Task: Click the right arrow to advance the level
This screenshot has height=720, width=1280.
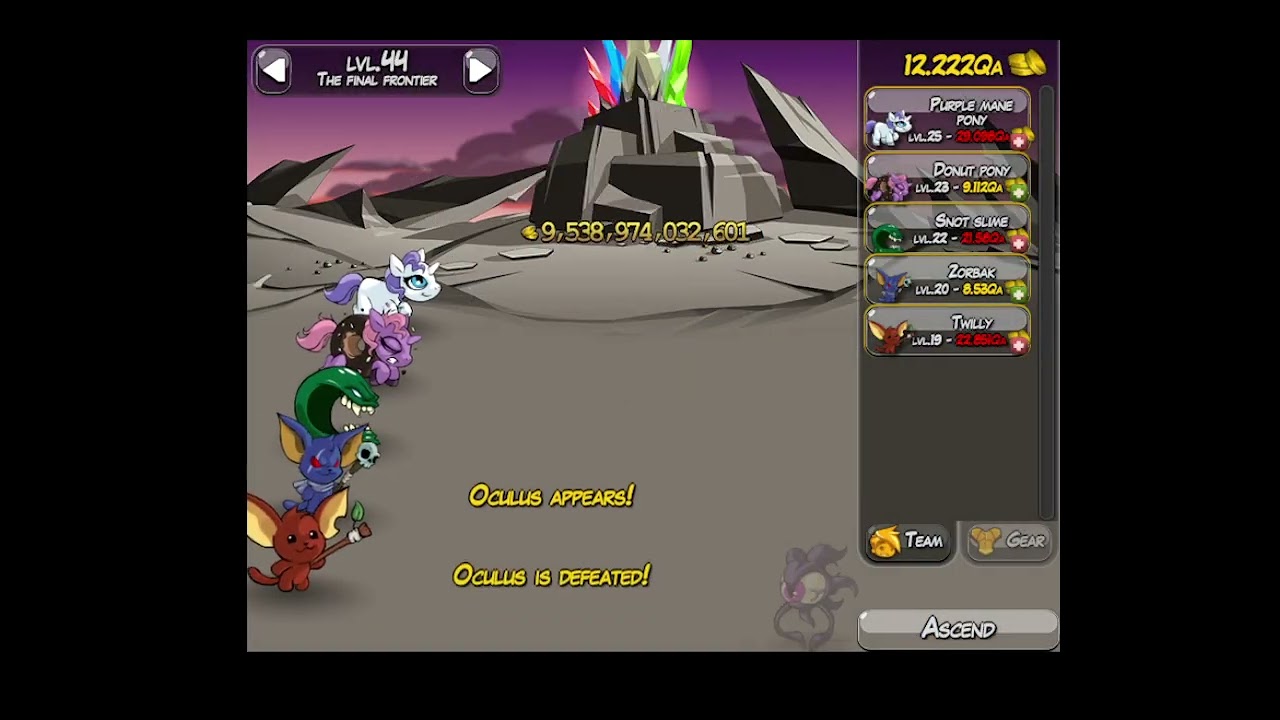Action: pos(480,68)
